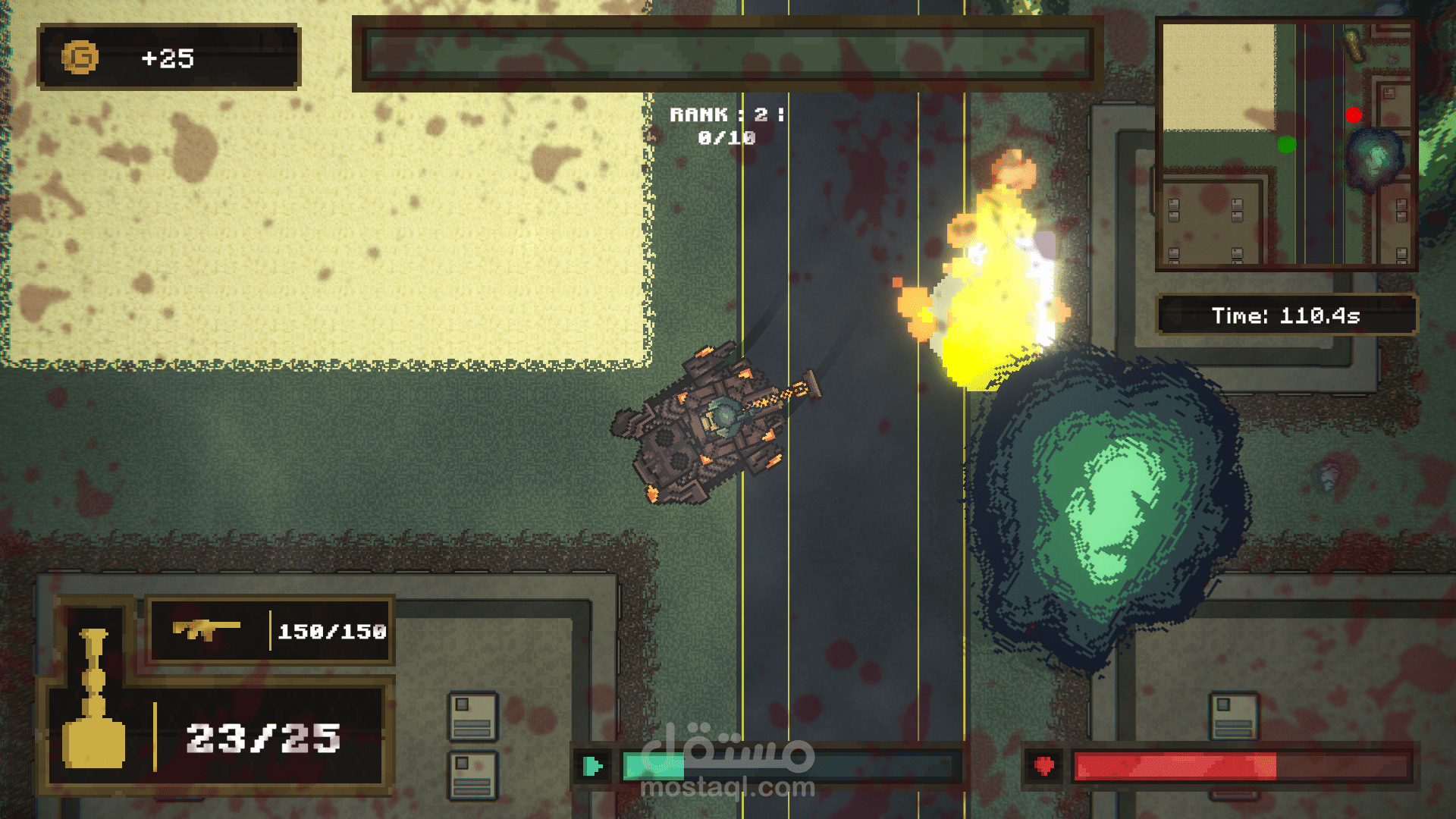Click the gold coin currency icon

click(x=80, y=58)
